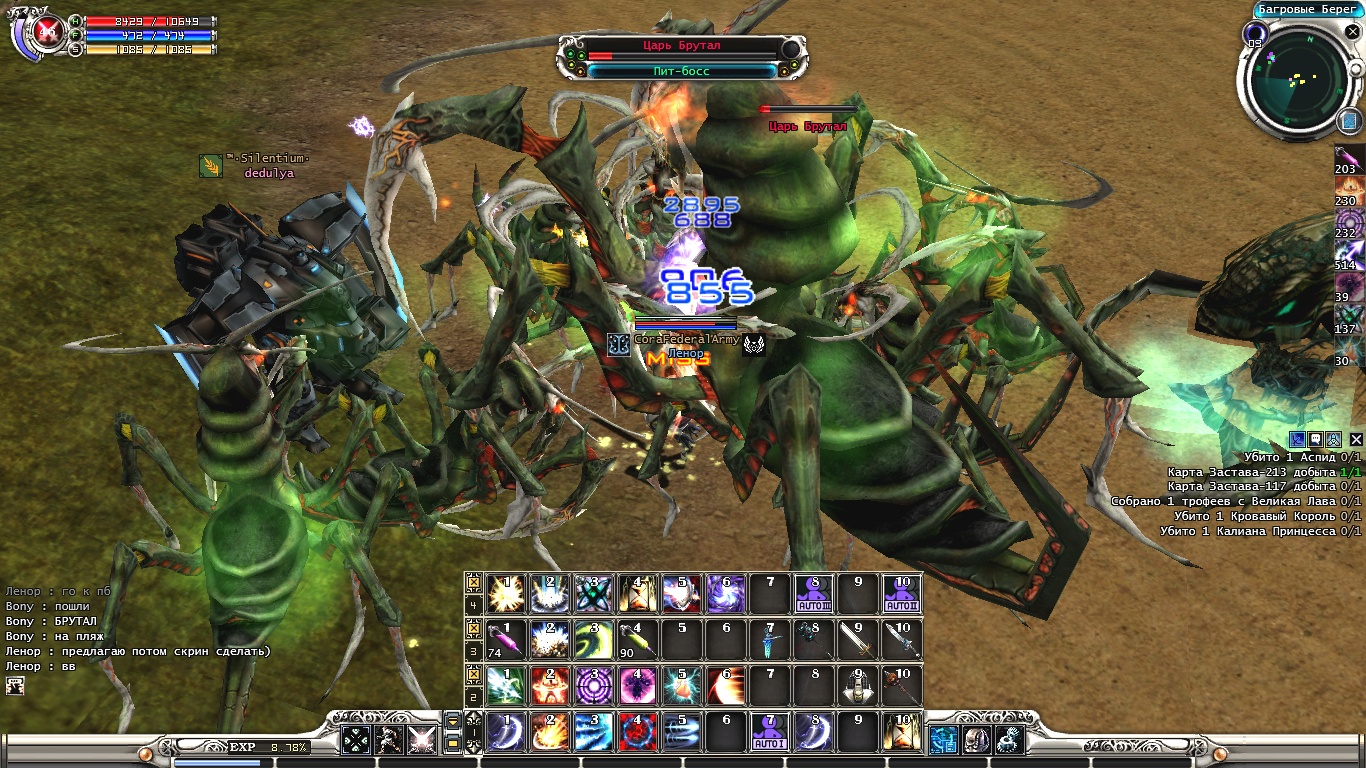The image size is (1366, 768).
Task: Use the pink potion with 74 left
Action: [x=506, y=640]
